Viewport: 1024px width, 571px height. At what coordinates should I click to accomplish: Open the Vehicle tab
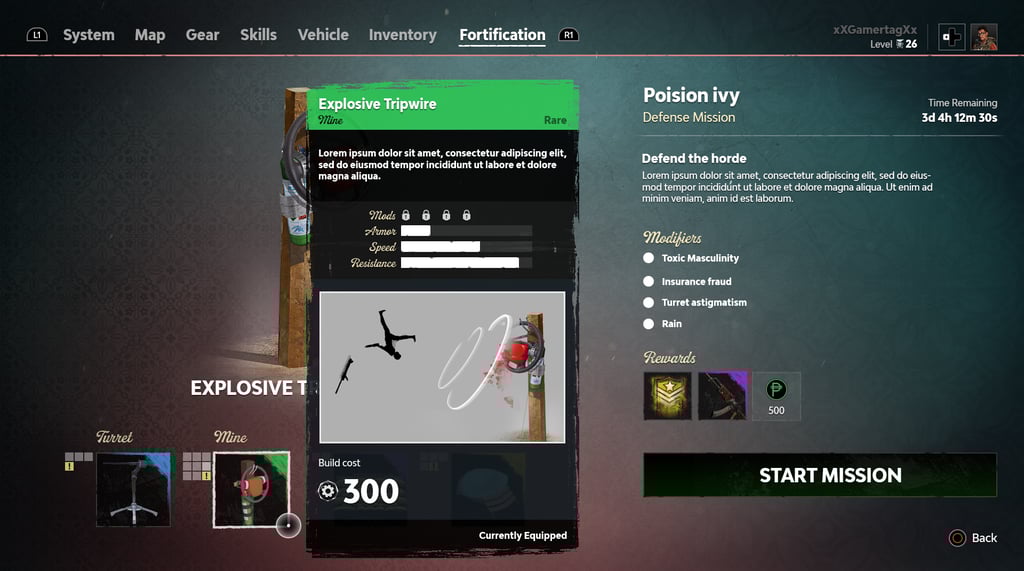pos(323,35)
